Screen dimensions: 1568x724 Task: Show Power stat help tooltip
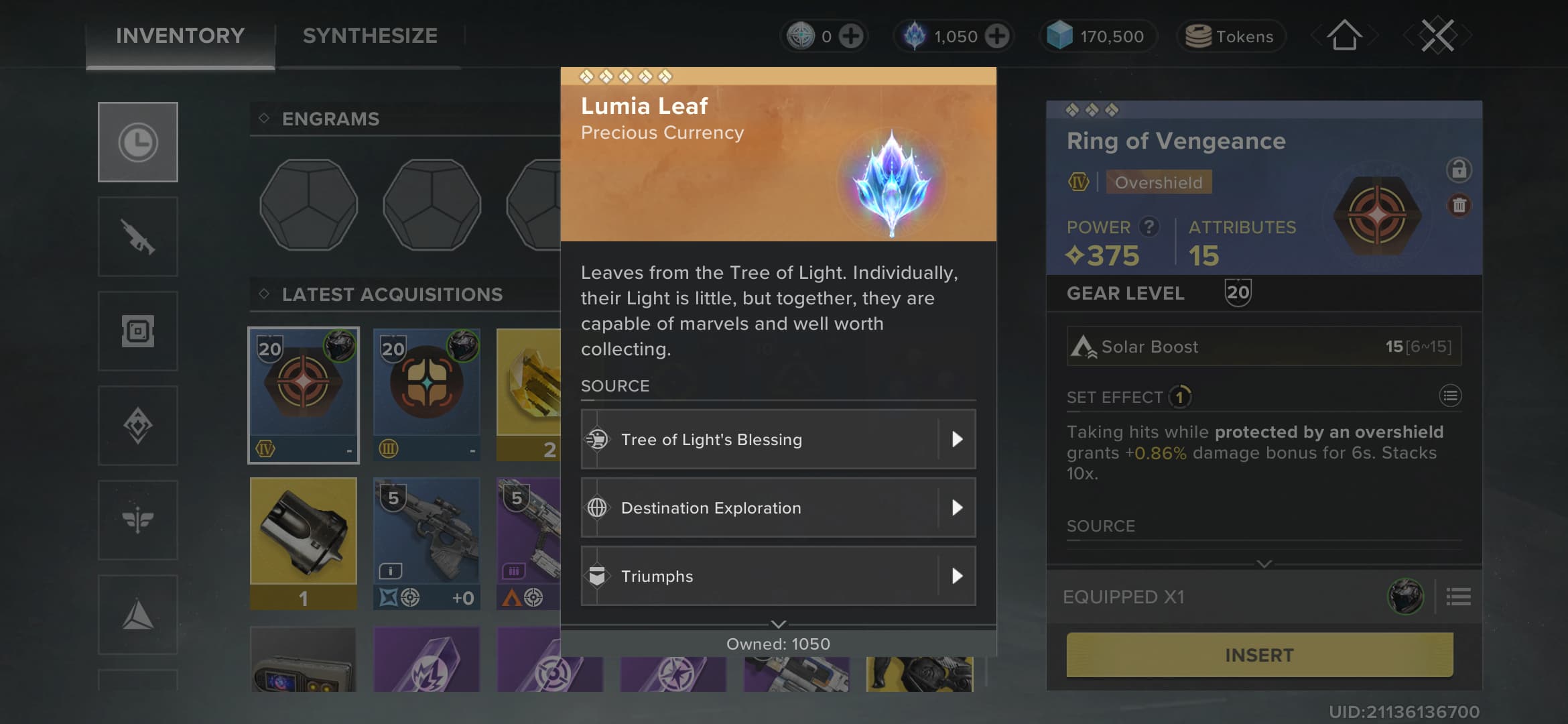pyautogui.click(x=1149, y=227)
